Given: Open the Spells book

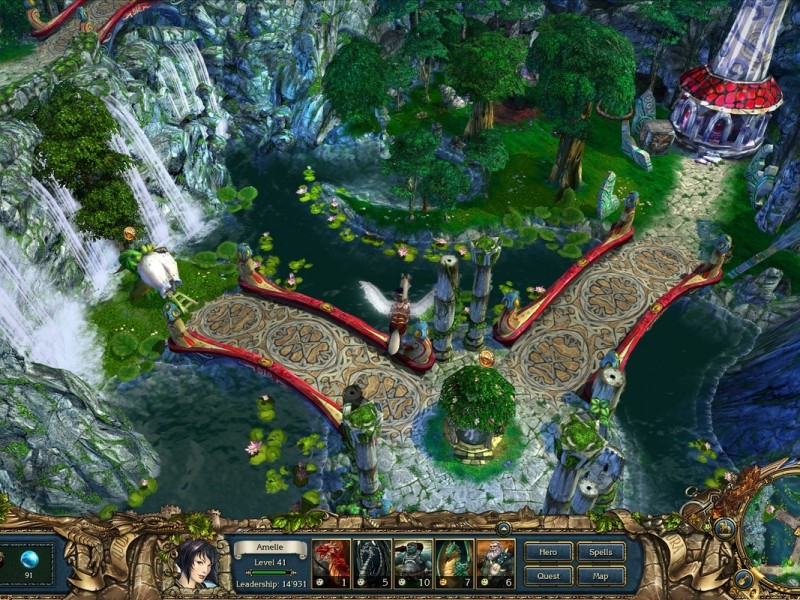Looking at the screenshot, I should (601, 551).
